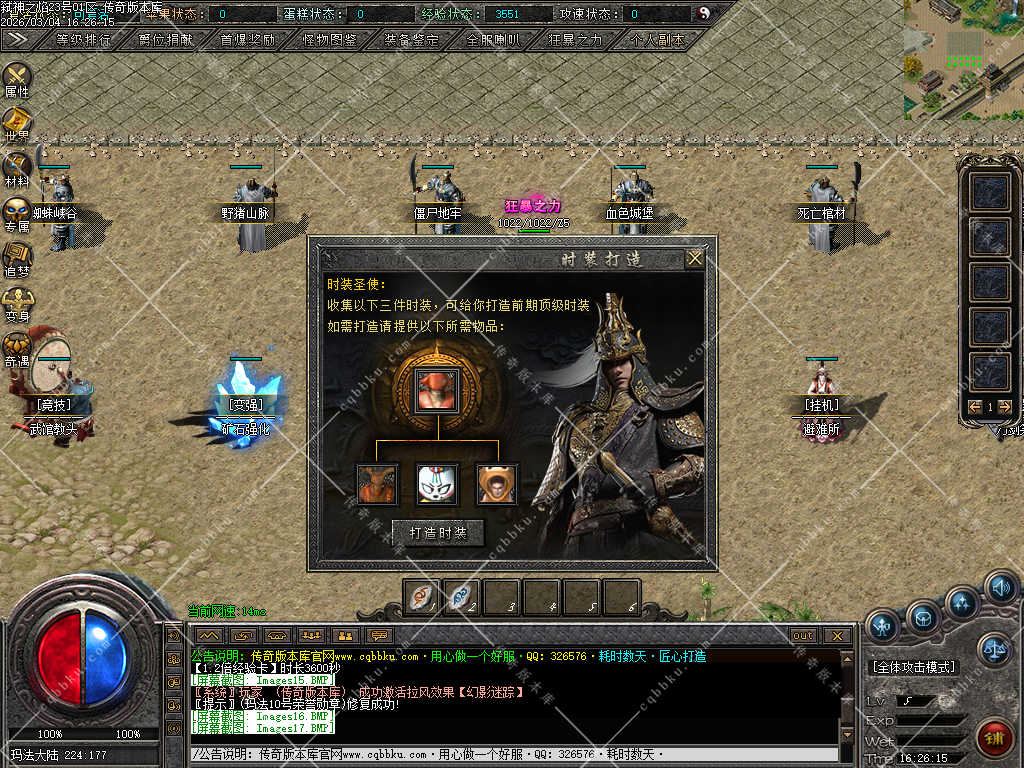Select the 首爆奖励 first-drop reward entry
The width and height of the screenshot is (1024, 768).
[247, 40]
